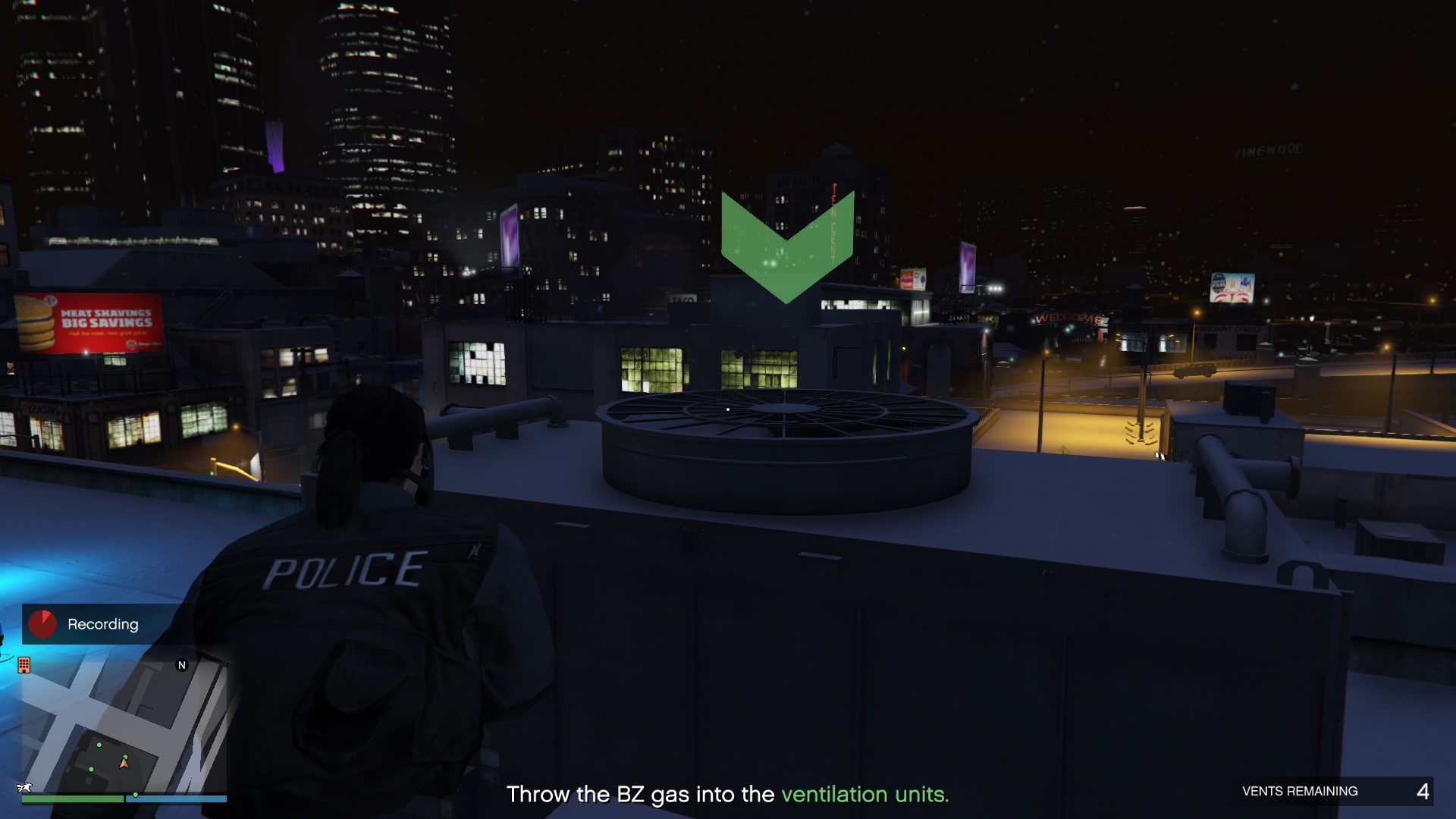The height and width of the screenshot is (819, 1456).
Task: Click the orange player arrow on the minimap
Action: (x=124, y=763)
